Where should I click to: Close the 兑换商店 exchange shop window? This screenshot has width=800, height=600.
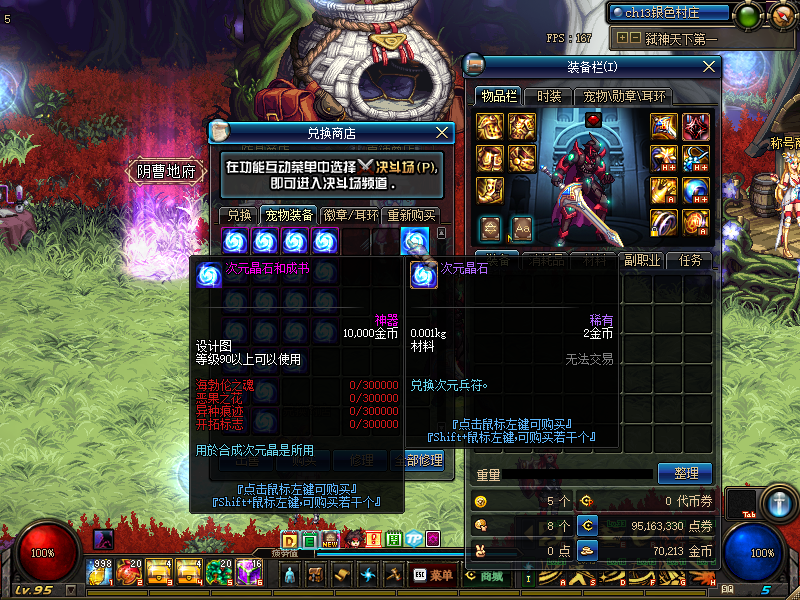pos(443,132)
